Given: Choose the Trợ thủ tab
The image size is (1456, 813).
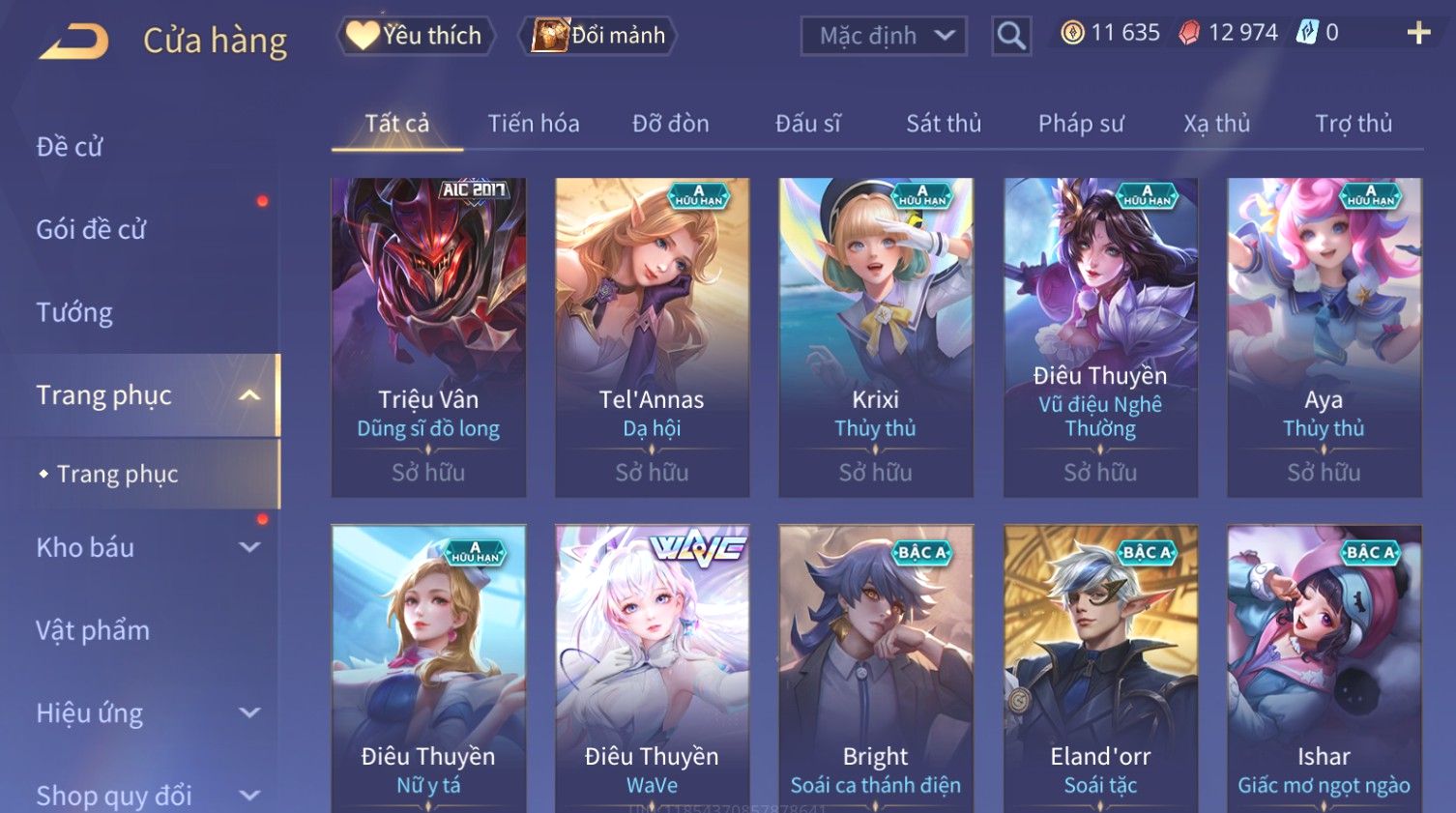Looking at the screenshot, I should click(1354, 124).
